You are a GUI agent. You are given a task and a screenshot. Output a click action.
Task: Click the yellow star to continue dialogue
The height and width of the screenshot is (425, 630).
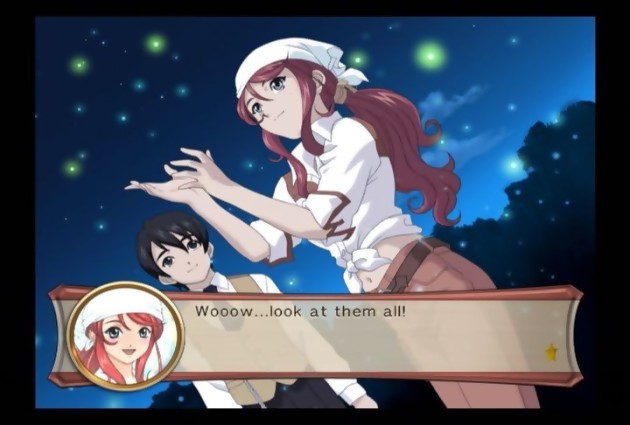tap(551, 351)
